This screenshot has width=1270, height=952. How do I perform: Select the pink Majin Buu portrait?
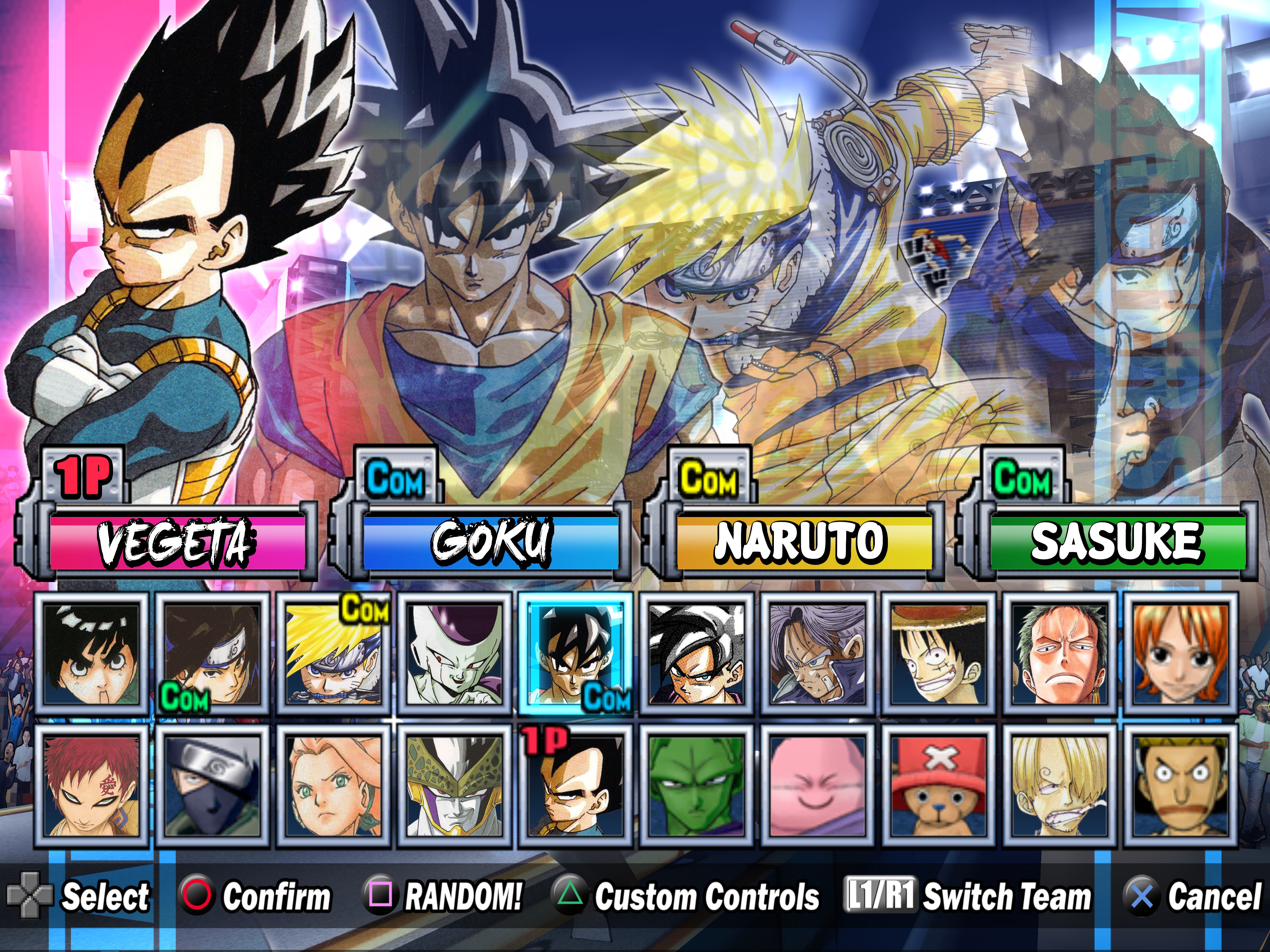pyautogui.click(x=818, y=786)
